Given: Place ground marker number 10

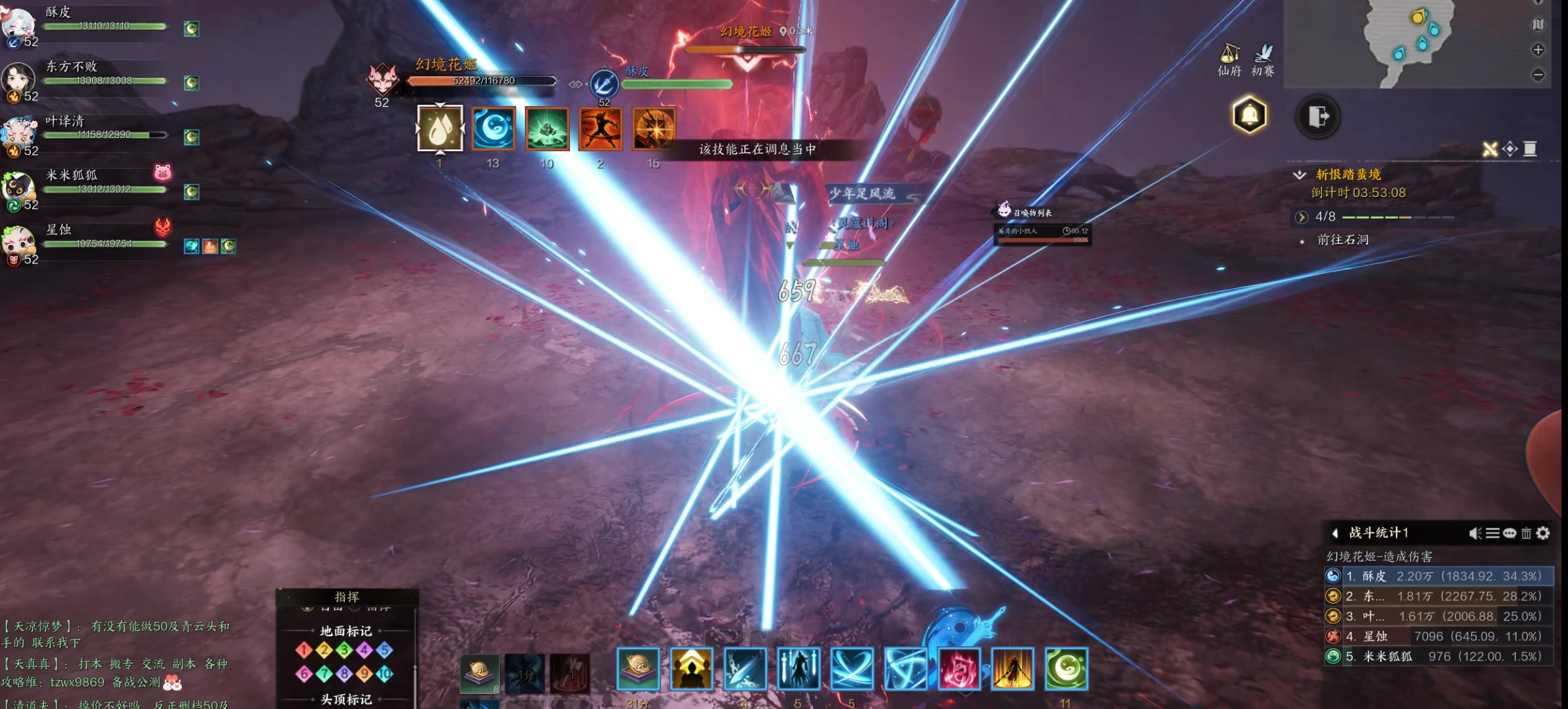Looking at the screenshot, I should (385, 674).
